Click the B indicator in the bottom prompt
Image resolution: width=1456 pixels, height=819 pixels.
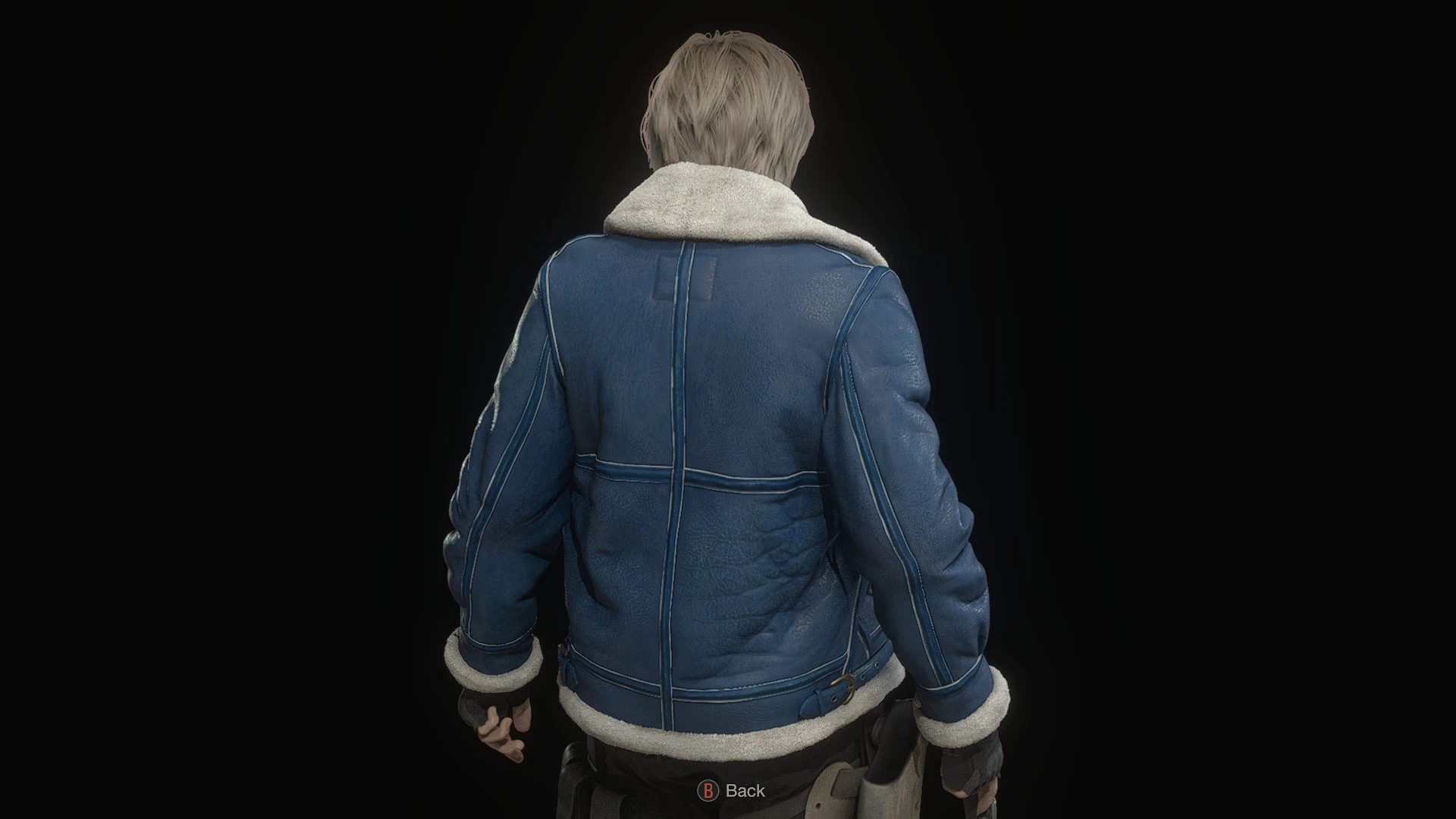(x=709, y=791)
